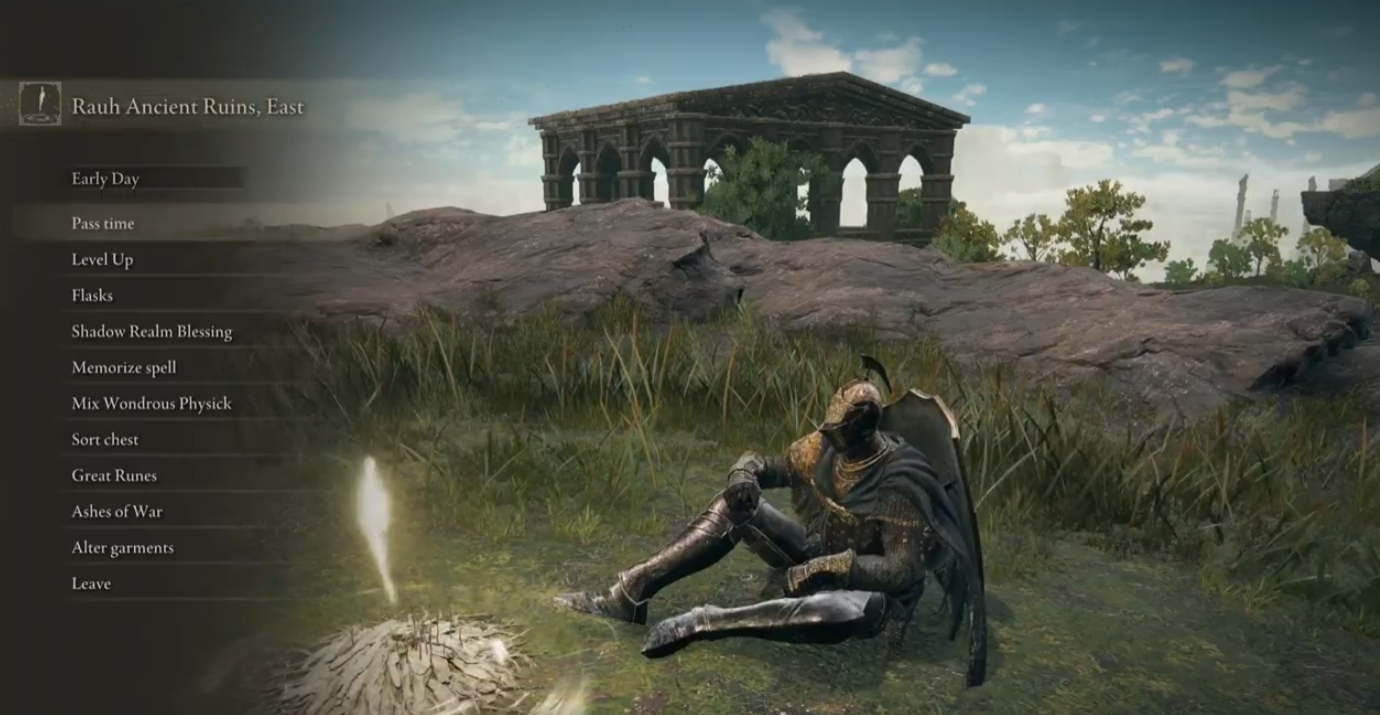This screenshot has height=715, width=1380.
Task: Open the Level Up screen
Action: 102,260
